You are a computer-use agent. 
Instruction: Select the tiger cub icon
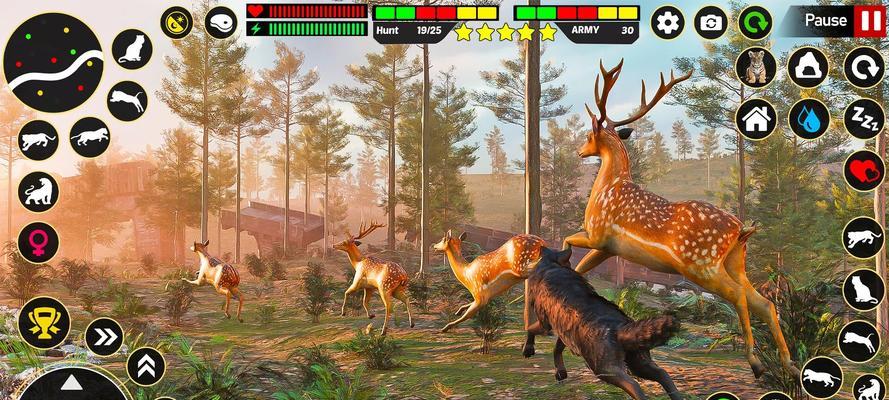click(756, 69)
